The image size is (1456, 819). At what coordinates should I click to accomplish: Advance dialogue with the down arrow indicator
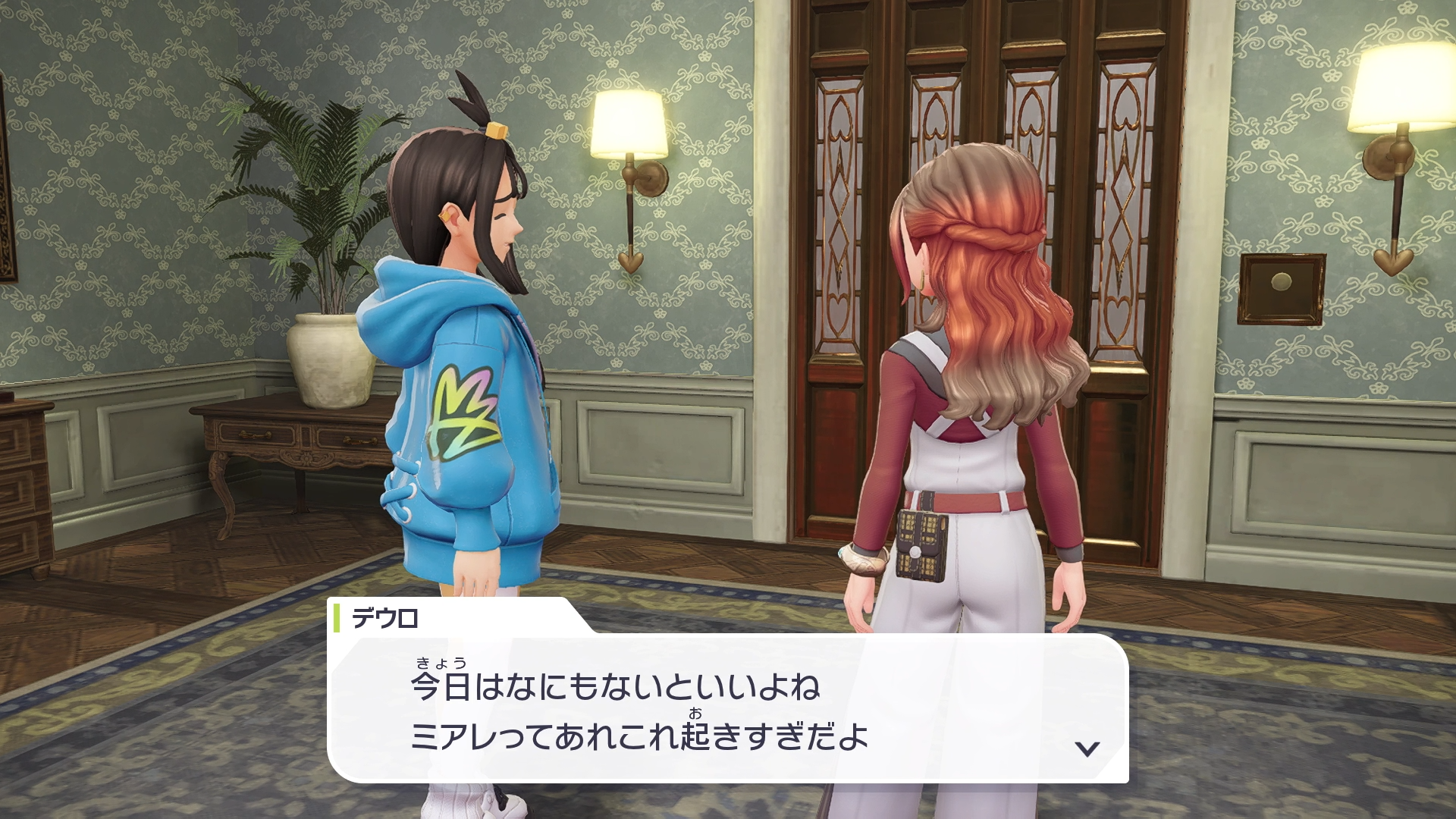point(1087,748)
